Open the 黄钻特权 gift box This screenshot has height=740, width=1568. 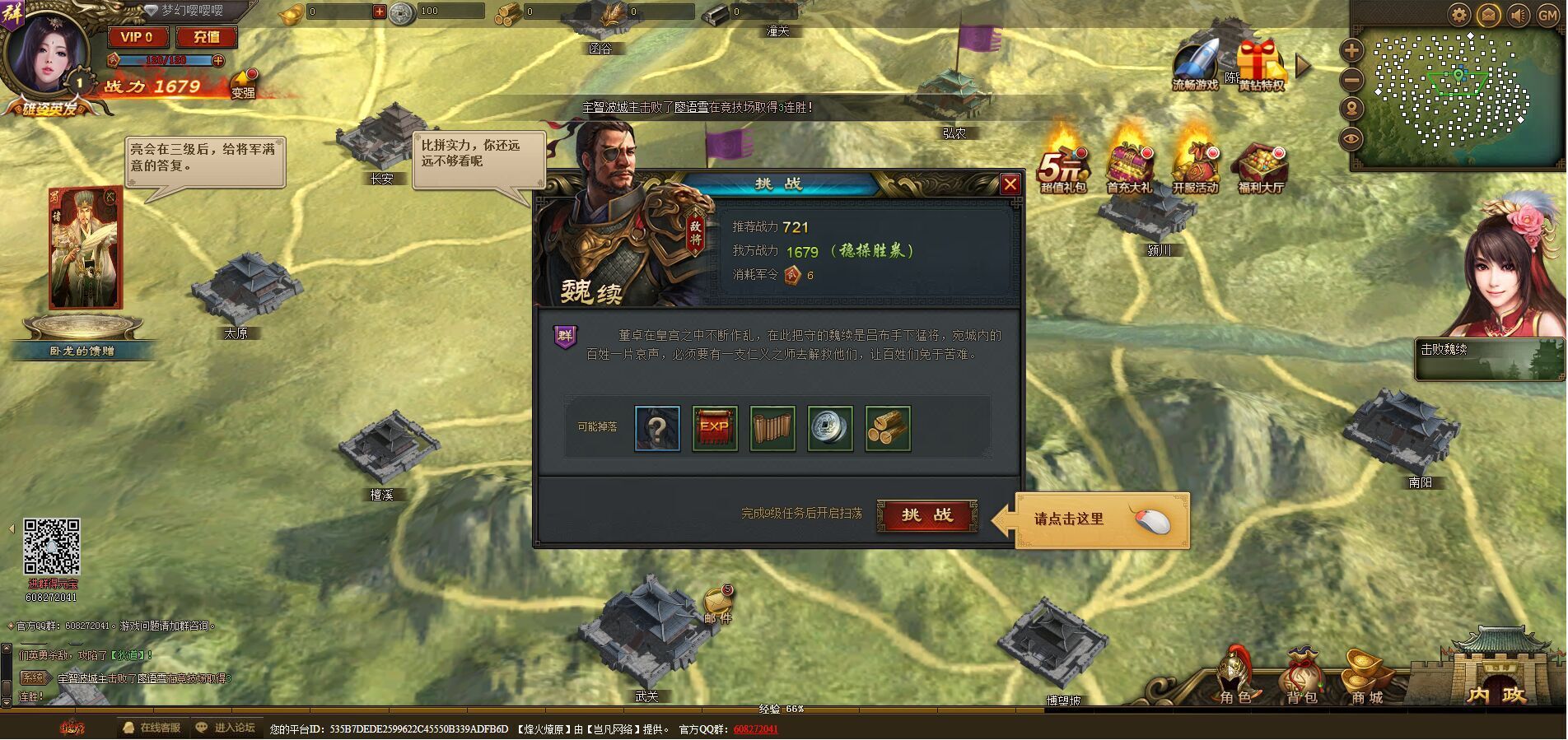(x=1260, y=64)
